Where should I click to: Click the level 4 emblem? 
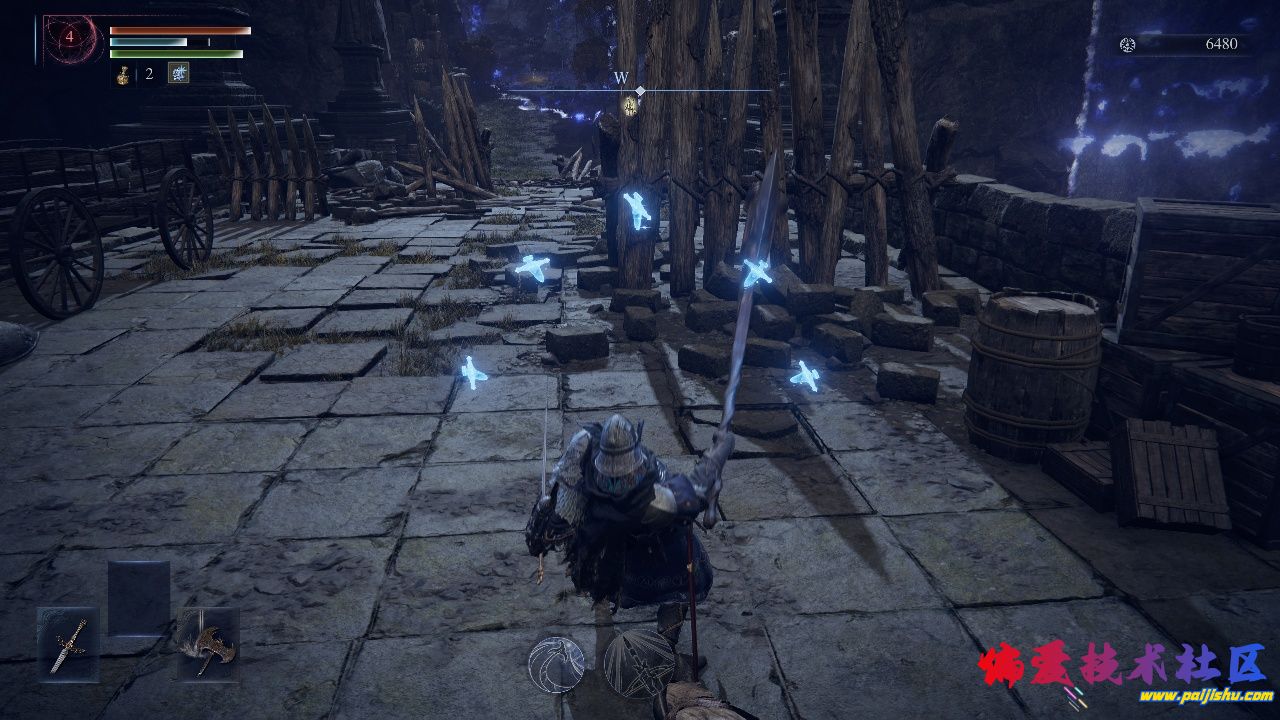tap(70, 39)
